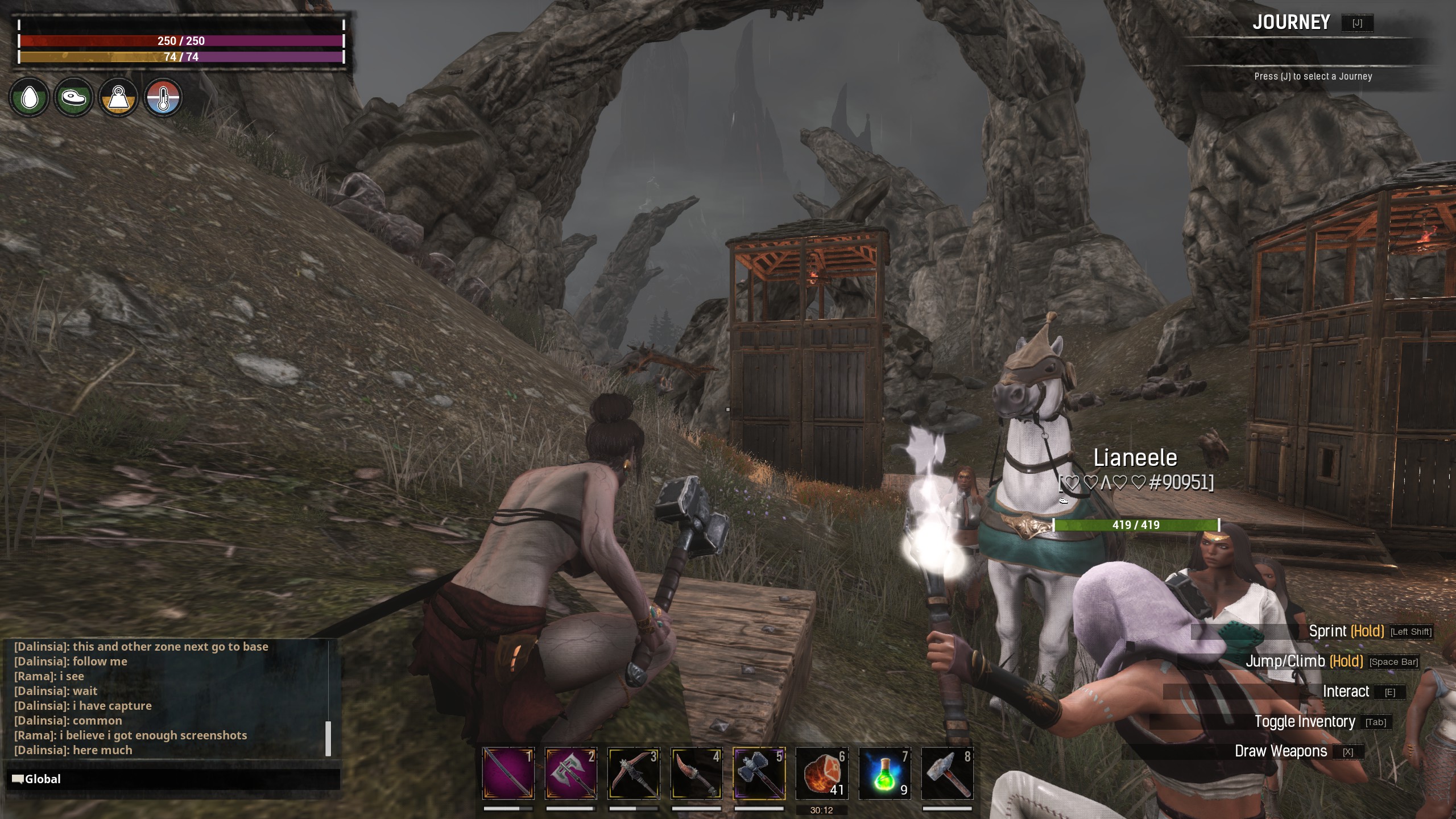Click the thirst water drop status icon
Viewport: 1456px width, 819px height.
29,98
